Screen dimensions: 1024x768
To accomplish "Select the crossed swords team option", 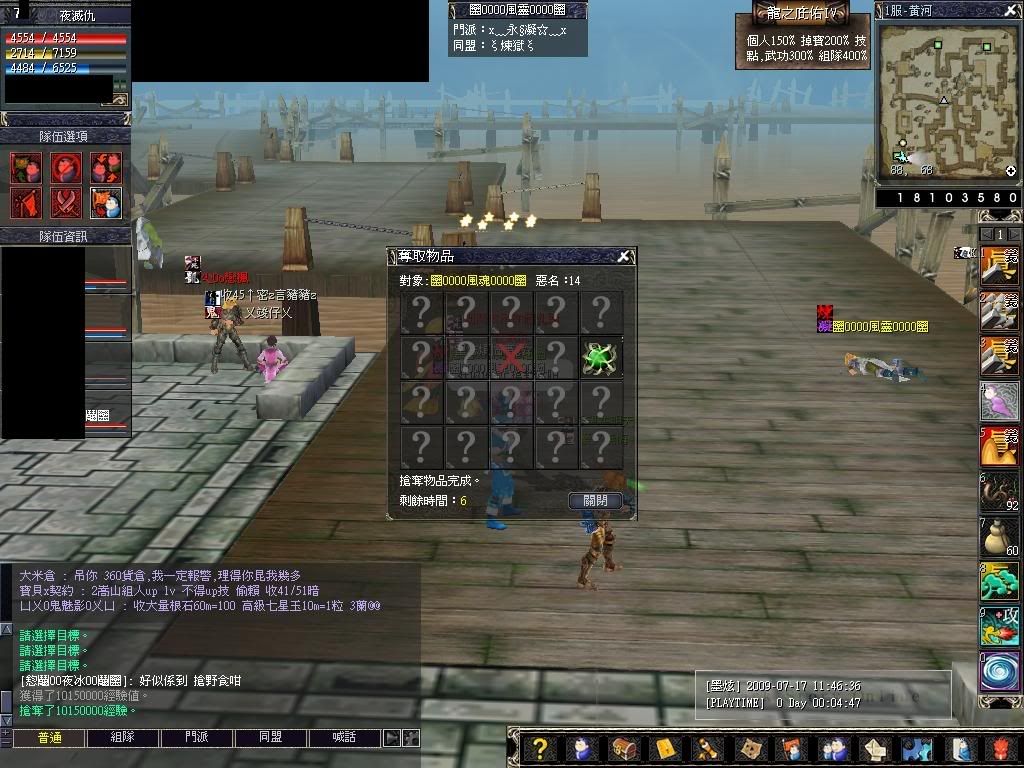I will click(x=66, y=202).
